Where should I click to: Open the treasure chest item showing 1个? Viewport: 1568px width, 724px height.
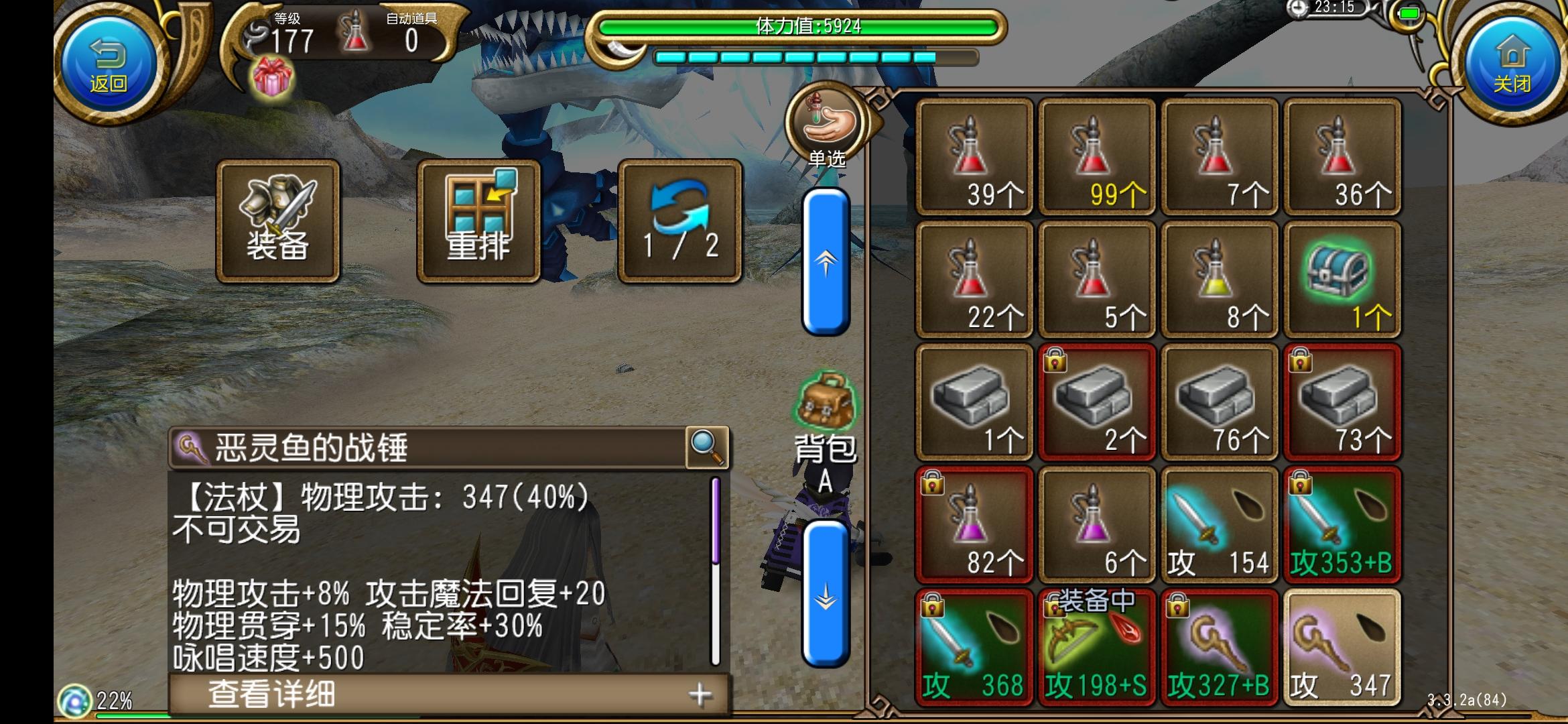(1343, 278)
